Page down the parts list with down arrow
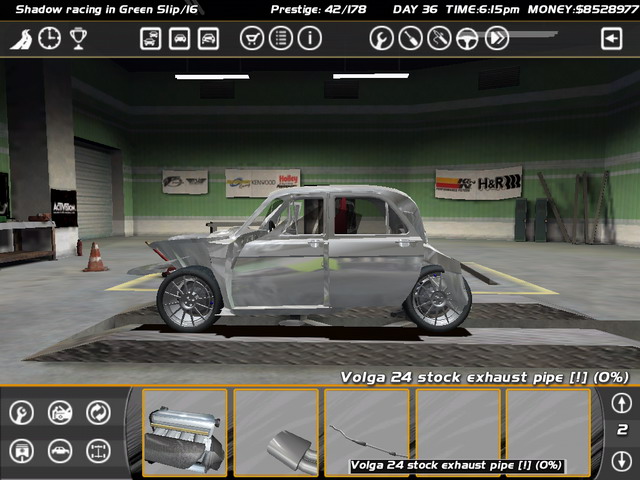The width and height of the screenshot is (640, 480). (x=621, y=460)
